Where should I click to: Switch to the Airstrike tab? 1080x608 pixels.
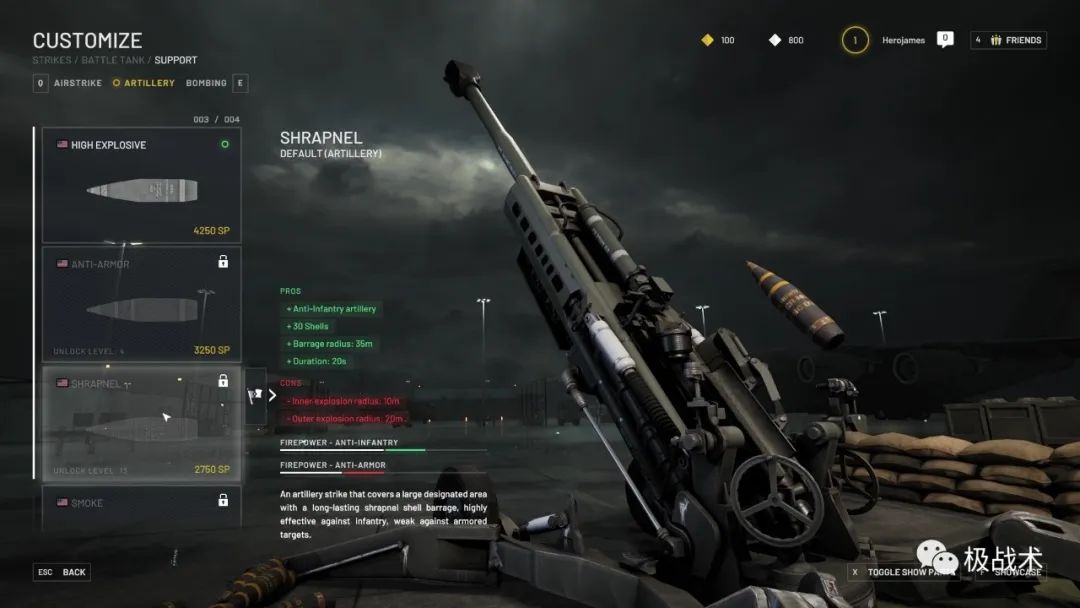point(77,83)
